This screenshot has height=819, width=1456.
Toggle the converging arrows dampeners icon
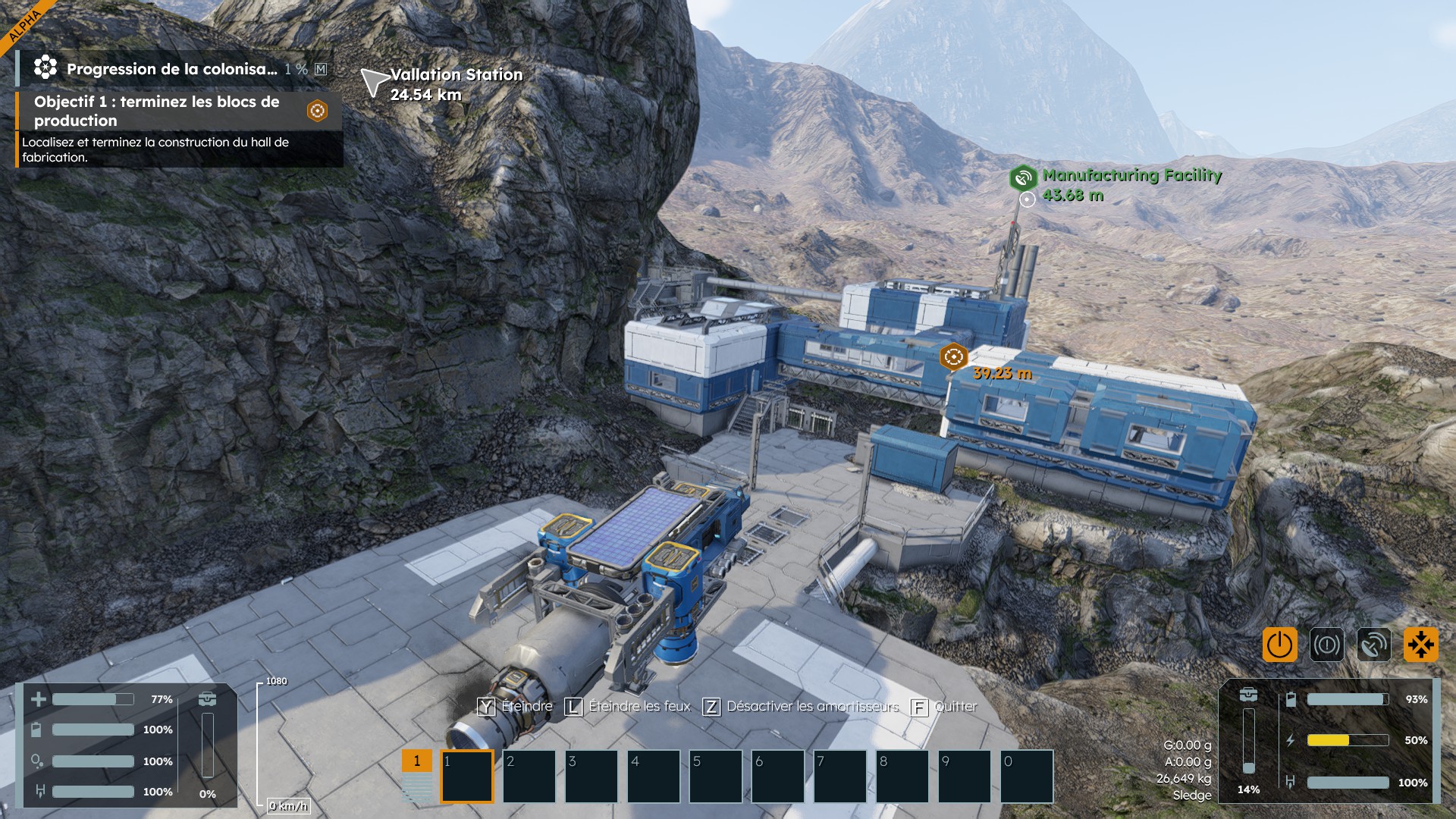[1420, 645]
